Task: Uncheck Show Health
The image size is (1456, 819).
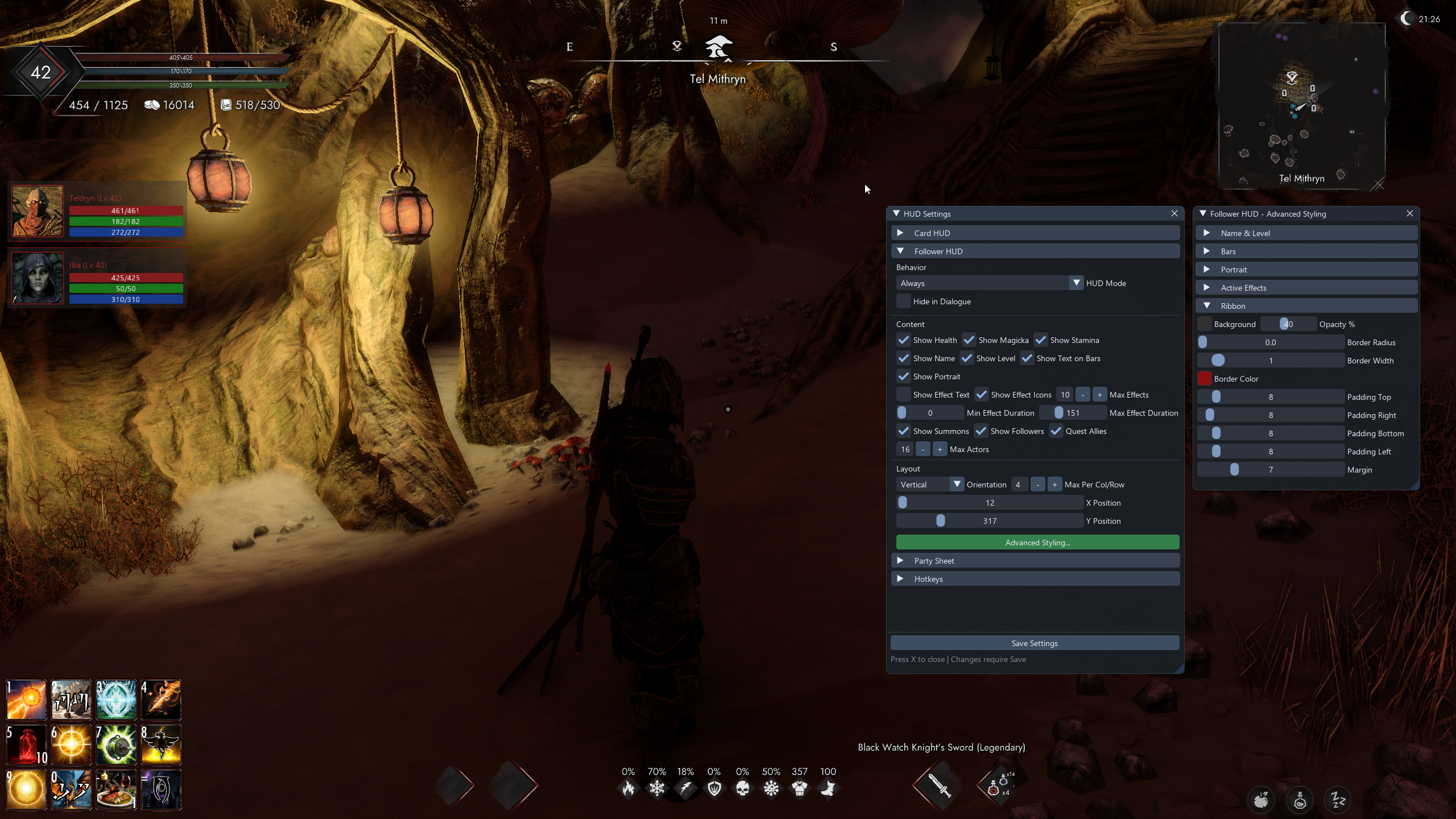Action: (903, 340)
